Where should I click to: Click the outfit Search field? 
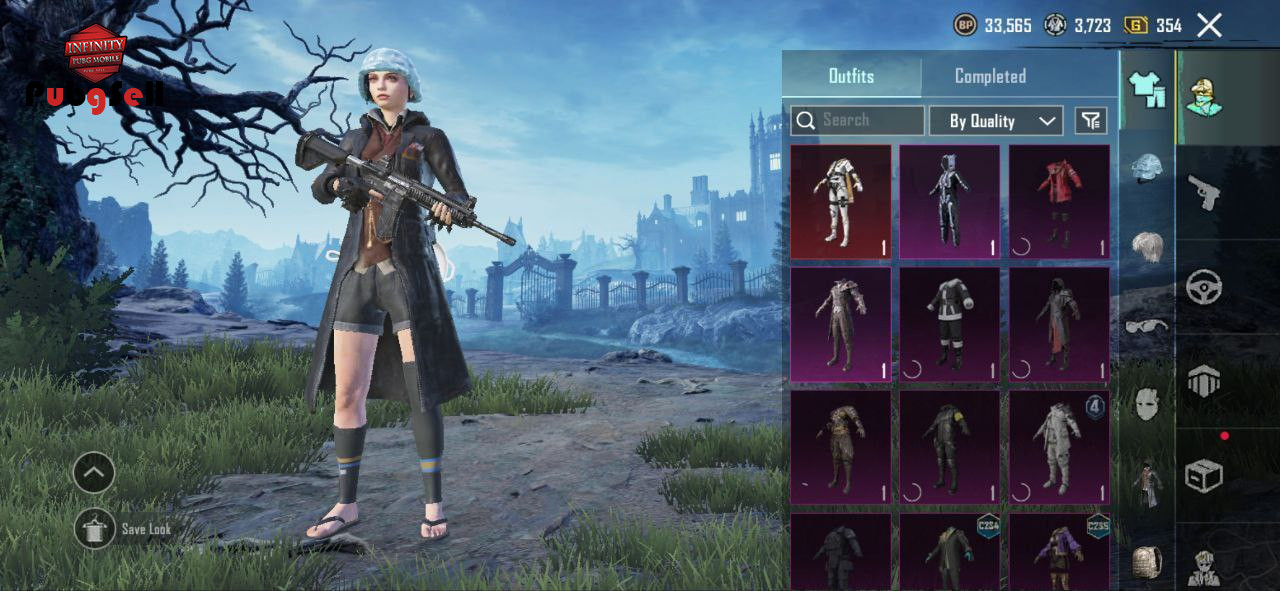click(x=857, y=120)
